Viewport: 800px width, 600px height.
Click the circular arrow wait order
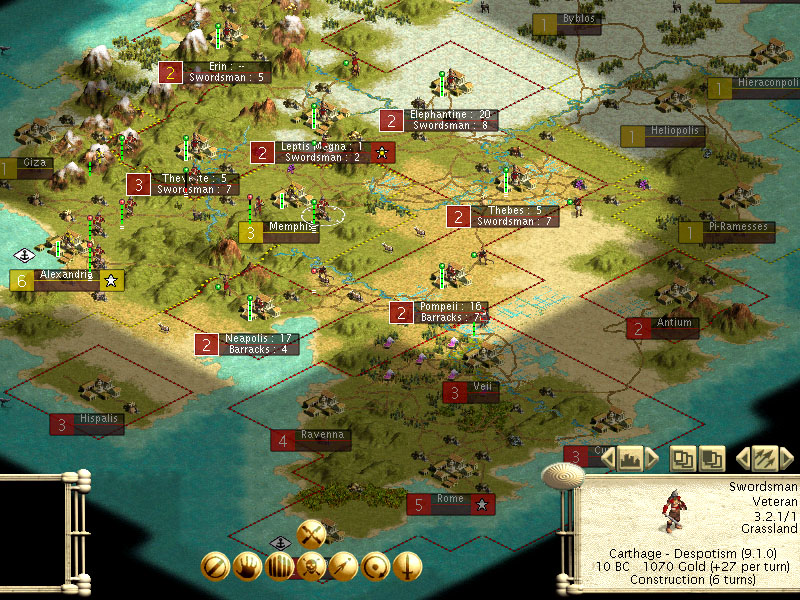(x=375, y=567)
